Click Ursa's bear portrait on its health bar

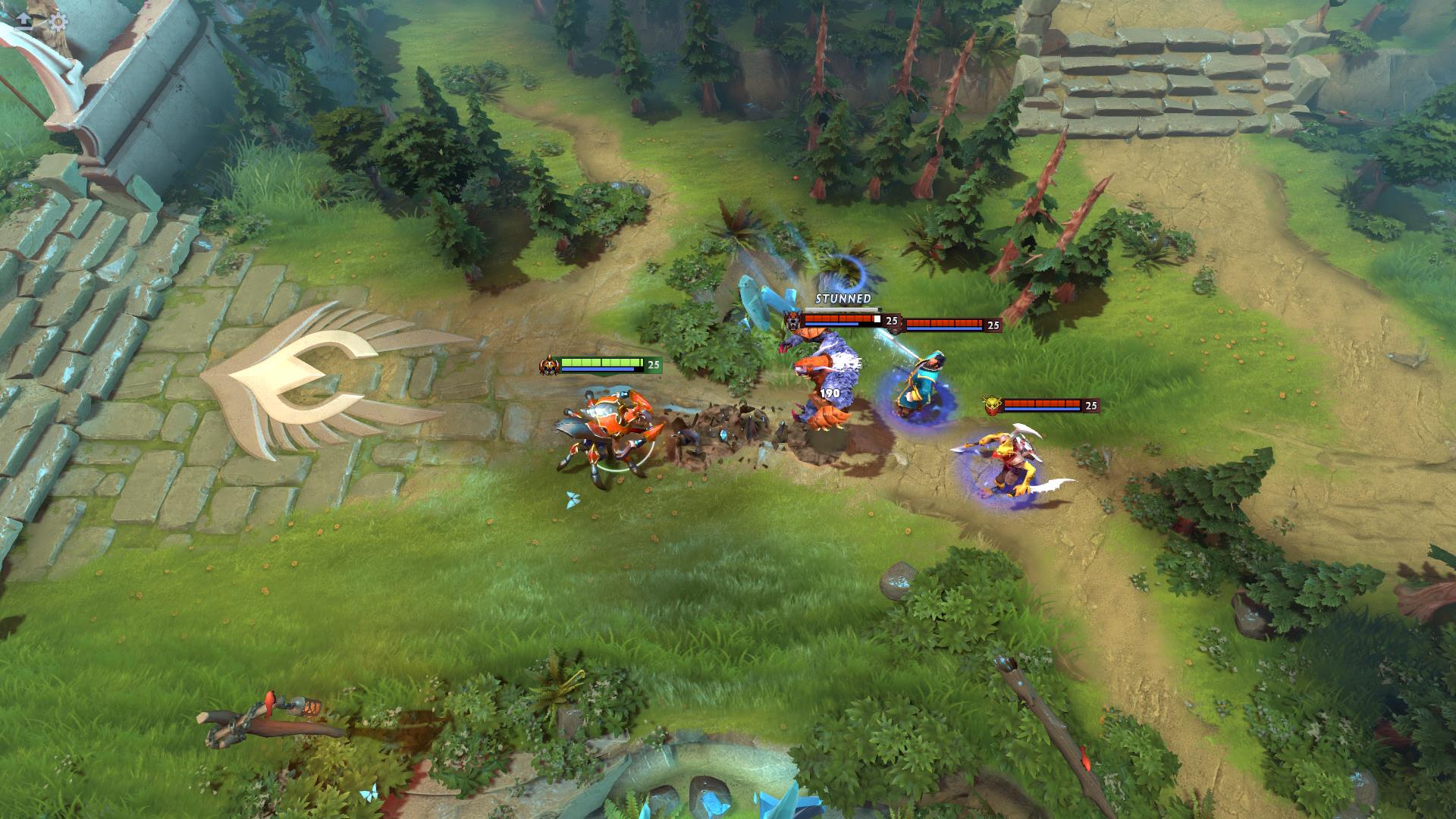coord(792,321)
